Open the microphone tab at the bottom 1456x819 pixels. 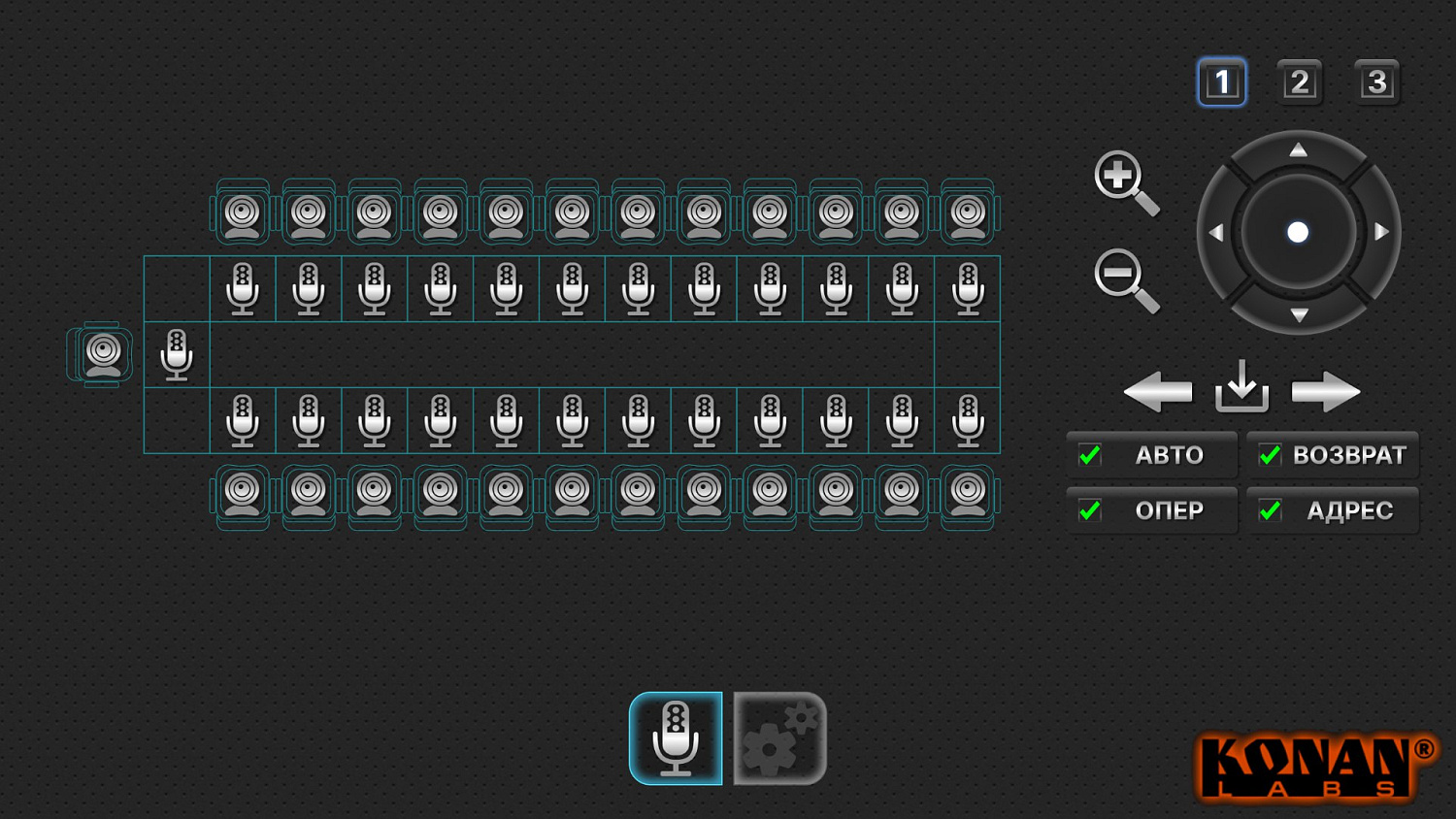[676, 738]
